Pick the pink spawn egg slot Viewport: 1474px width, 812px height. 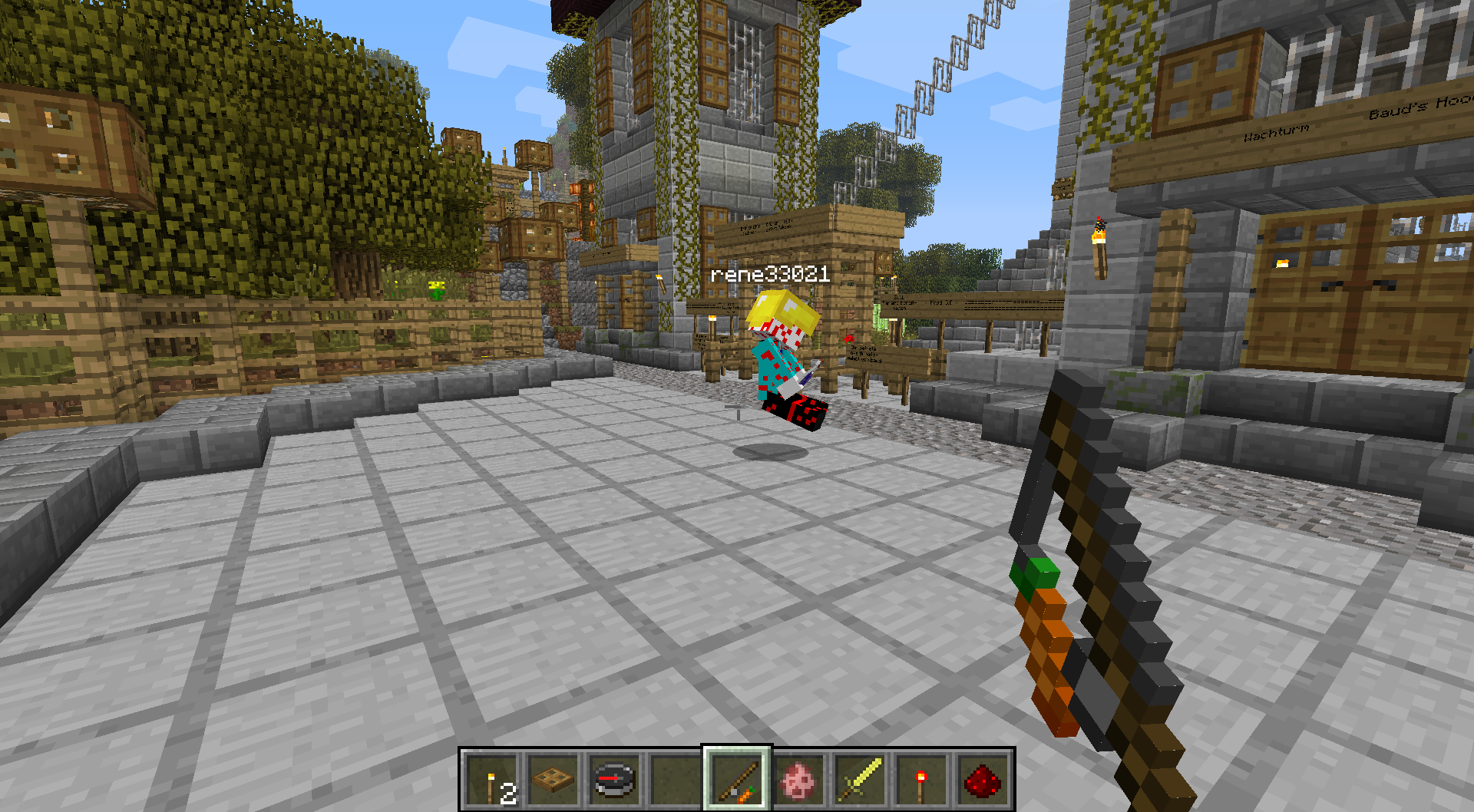tap(798, 780)
